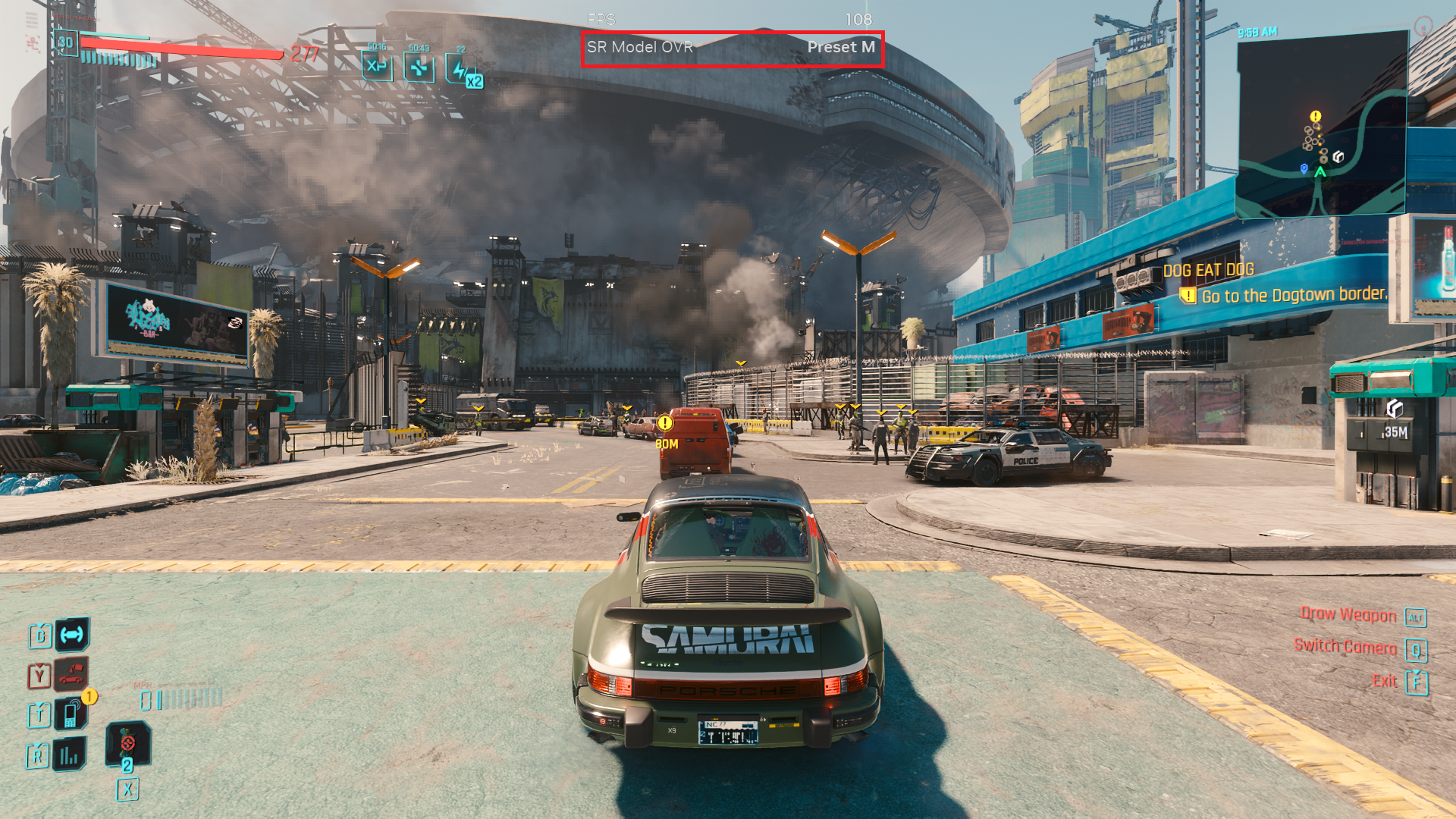The image size is (1456, 819).
Task: Toggle the SR Model OVR overlay
Action: pos(641,47)
